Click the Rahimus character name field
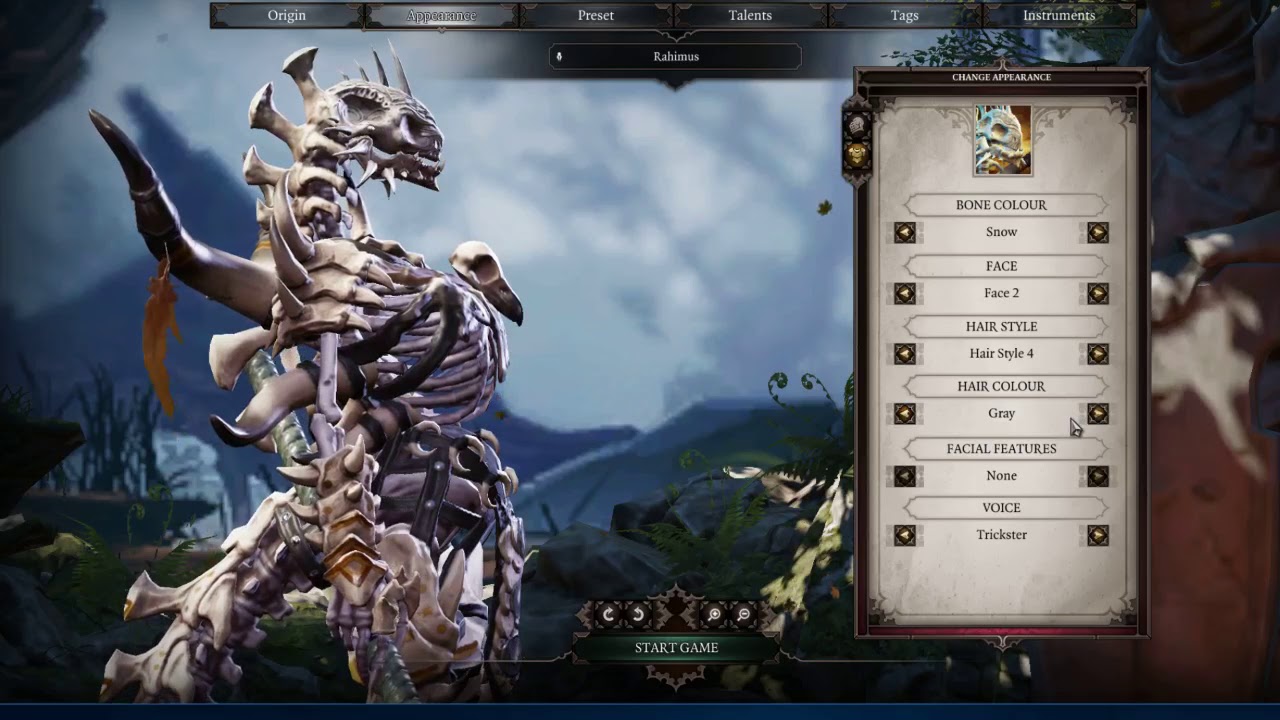 (676, 57)
